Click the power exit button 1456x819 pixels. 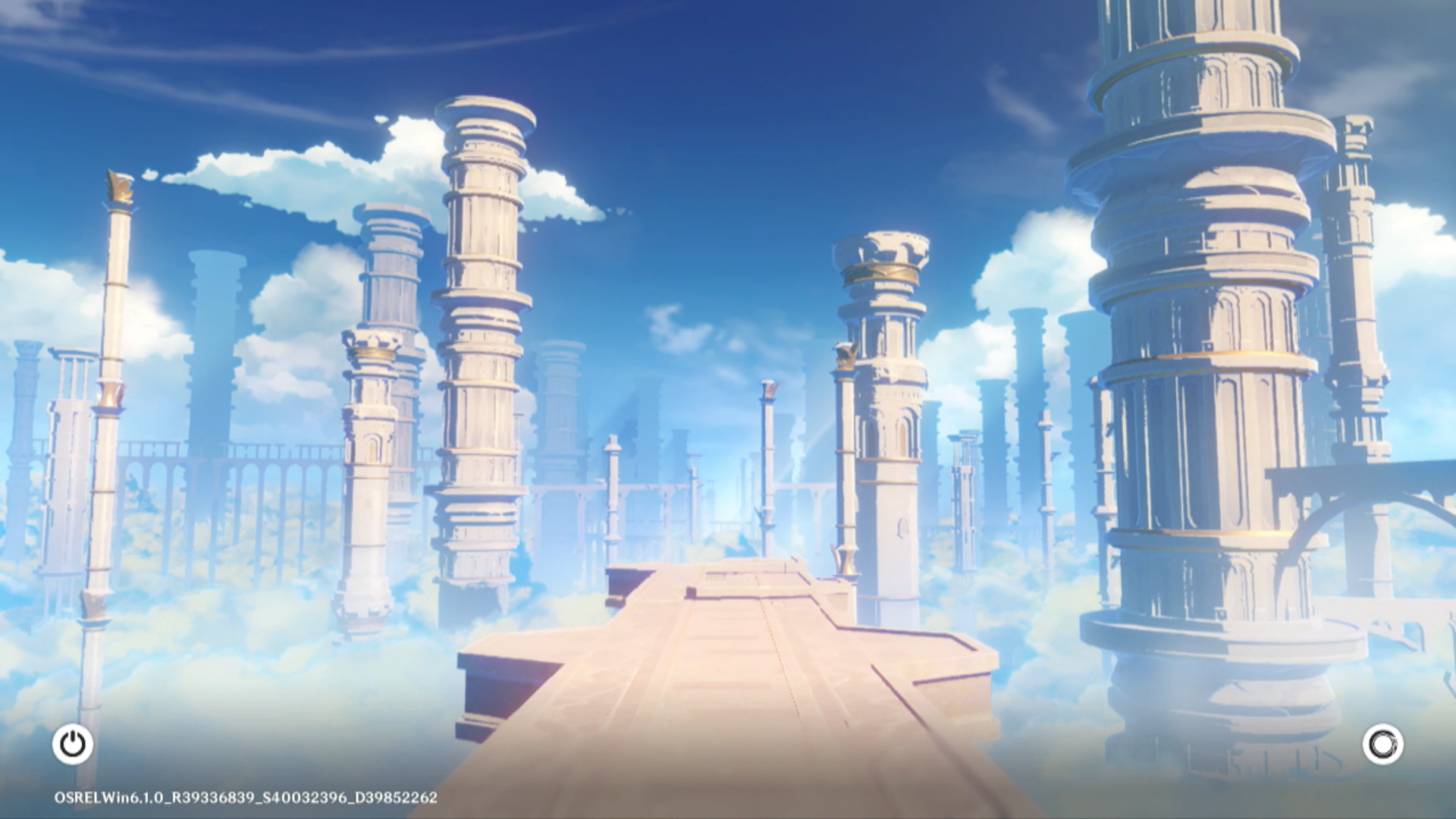tap(73, 744)
